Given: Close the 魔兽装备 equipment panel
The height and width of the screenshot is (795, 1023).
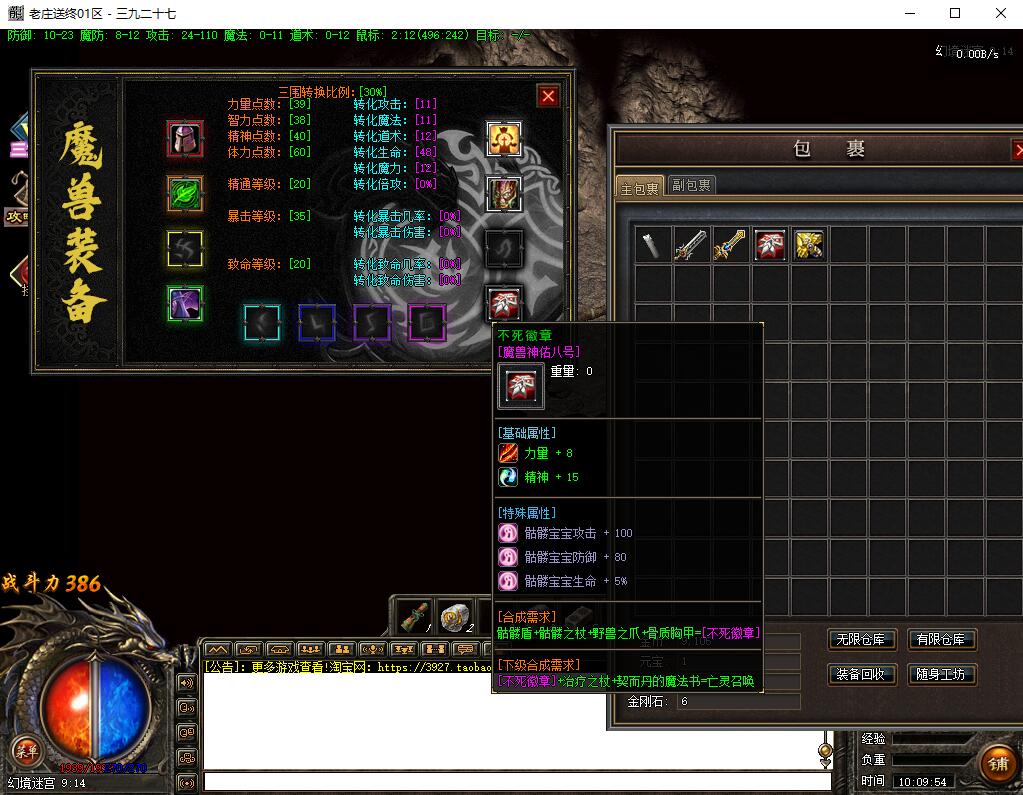Looking at the screenshot, I should tap(548, 96).
